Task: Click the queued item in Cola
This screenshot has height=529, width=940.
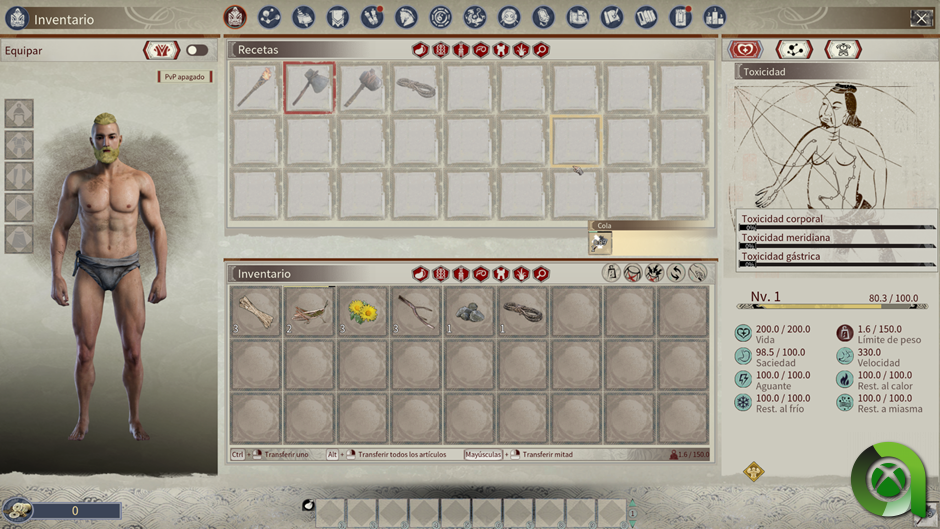Action: (x=600, y=243)
